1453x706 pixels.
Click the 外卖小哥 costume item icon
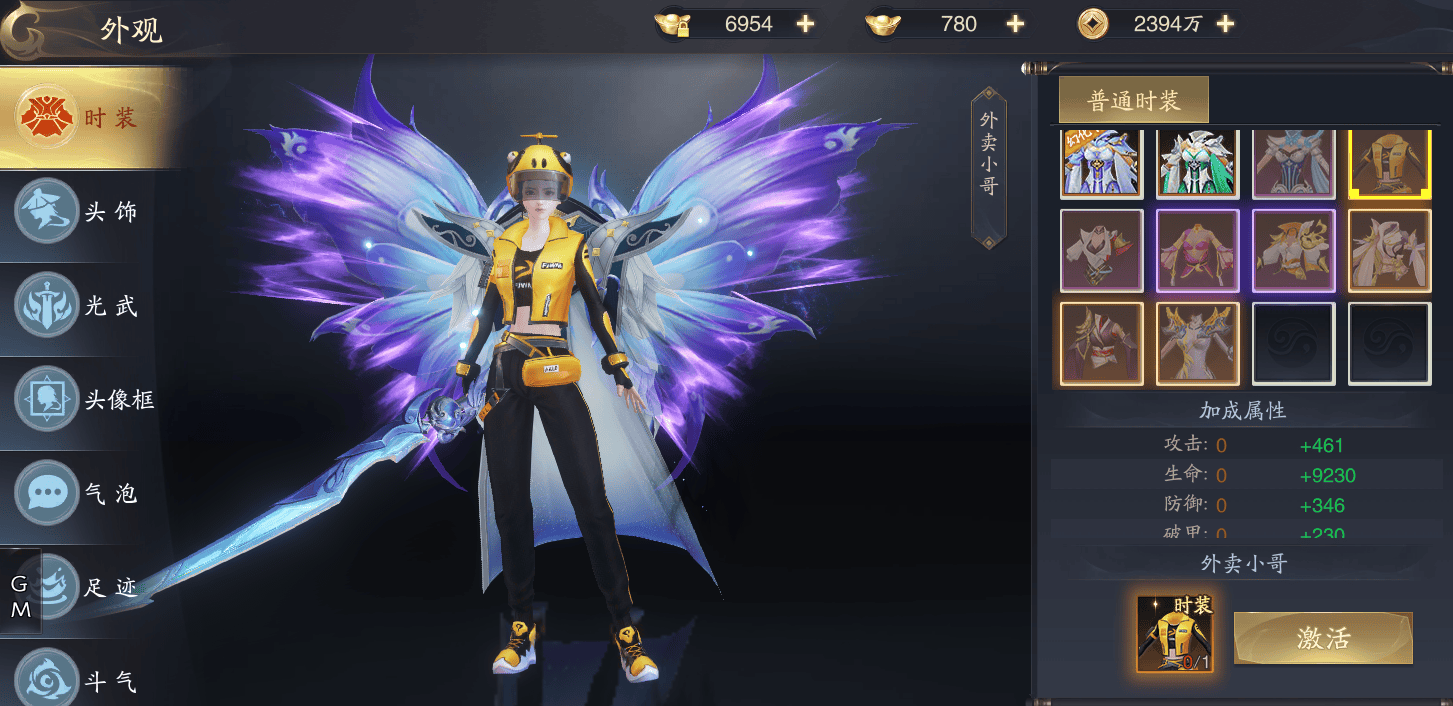point(1175,634)
